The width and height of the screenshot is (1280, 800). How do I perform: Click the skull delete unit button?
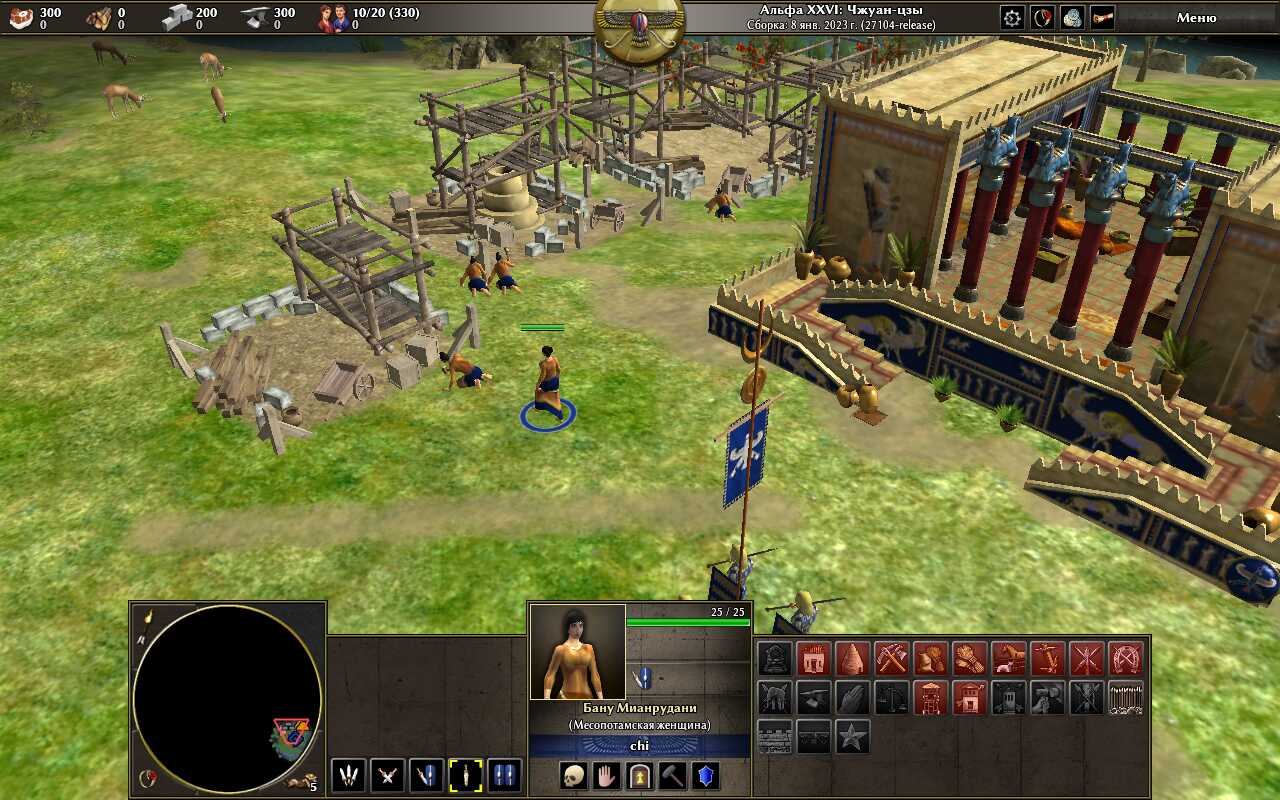[x=573, y=776]
